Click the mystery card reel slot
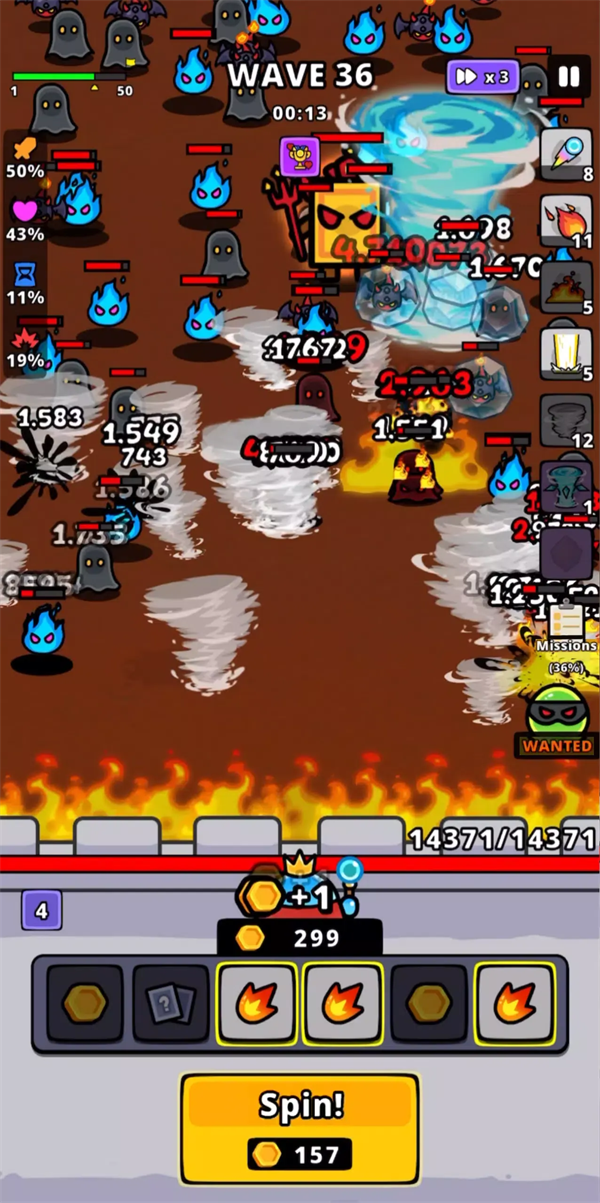 171,1003
